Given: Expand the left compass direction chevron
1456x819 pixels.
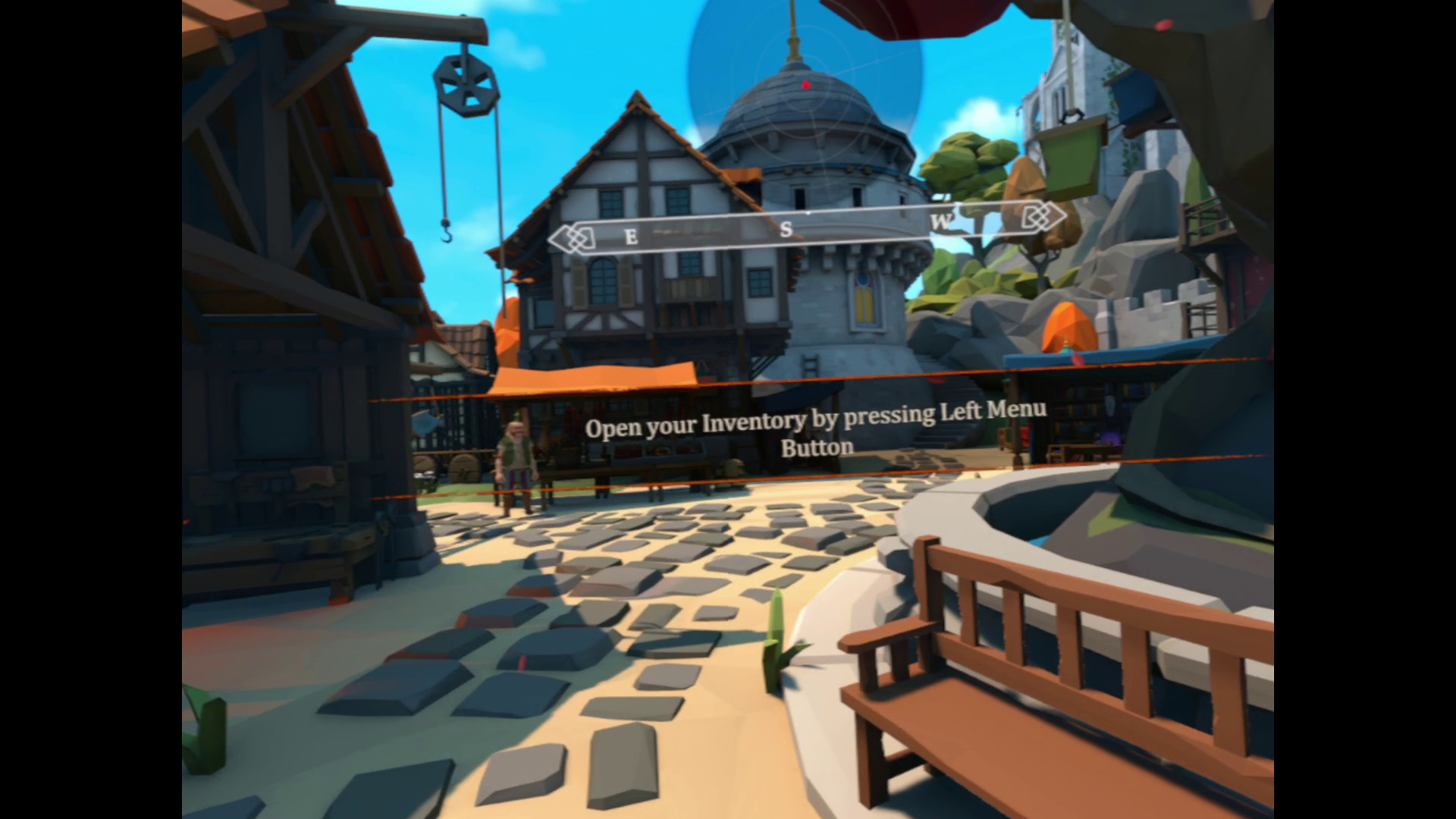Looking at the screenshot, I should [x=561, y=237].
